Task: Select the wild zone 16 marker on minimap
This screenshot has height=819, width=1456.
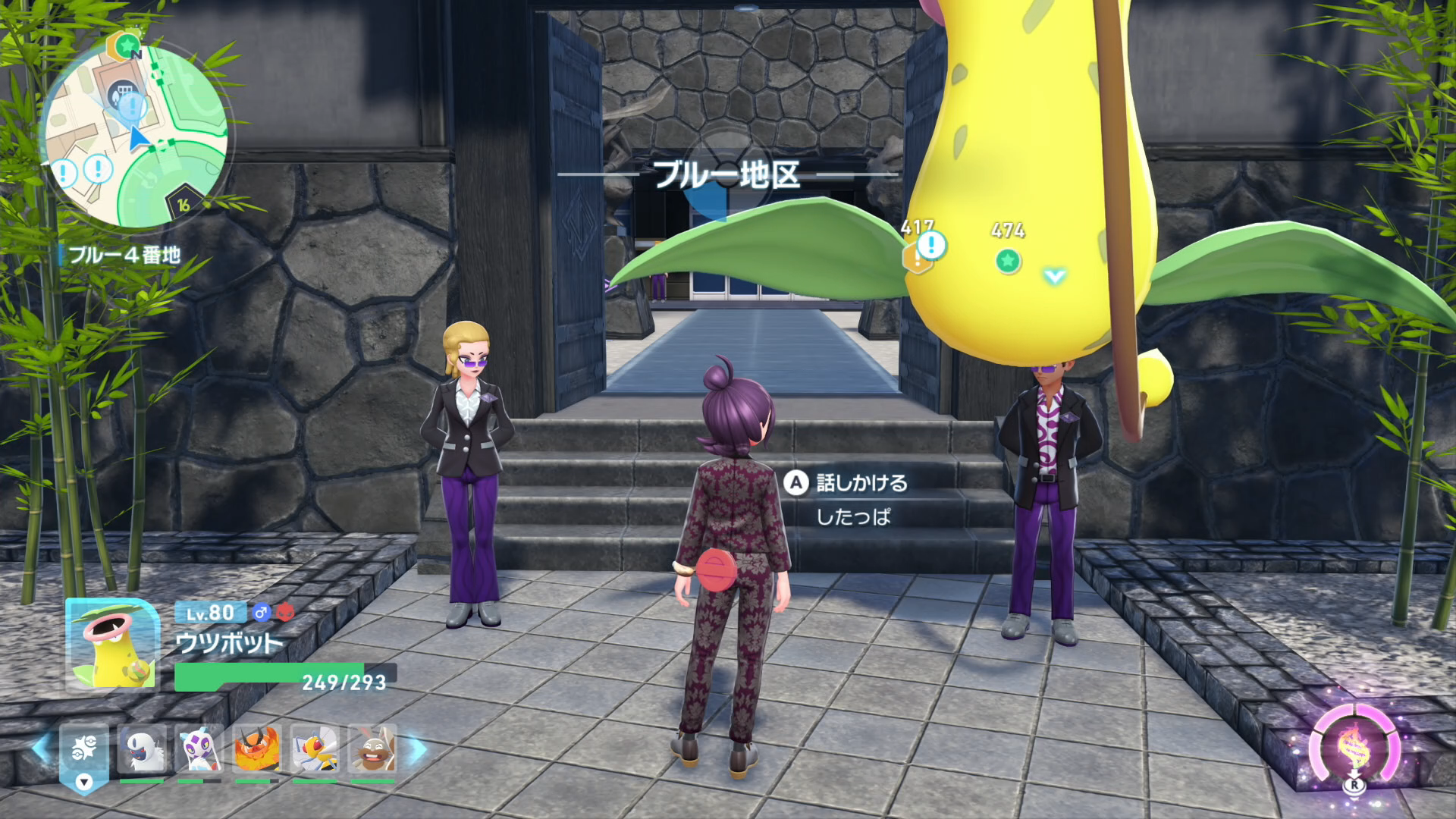Action: [x=184, y=205]
